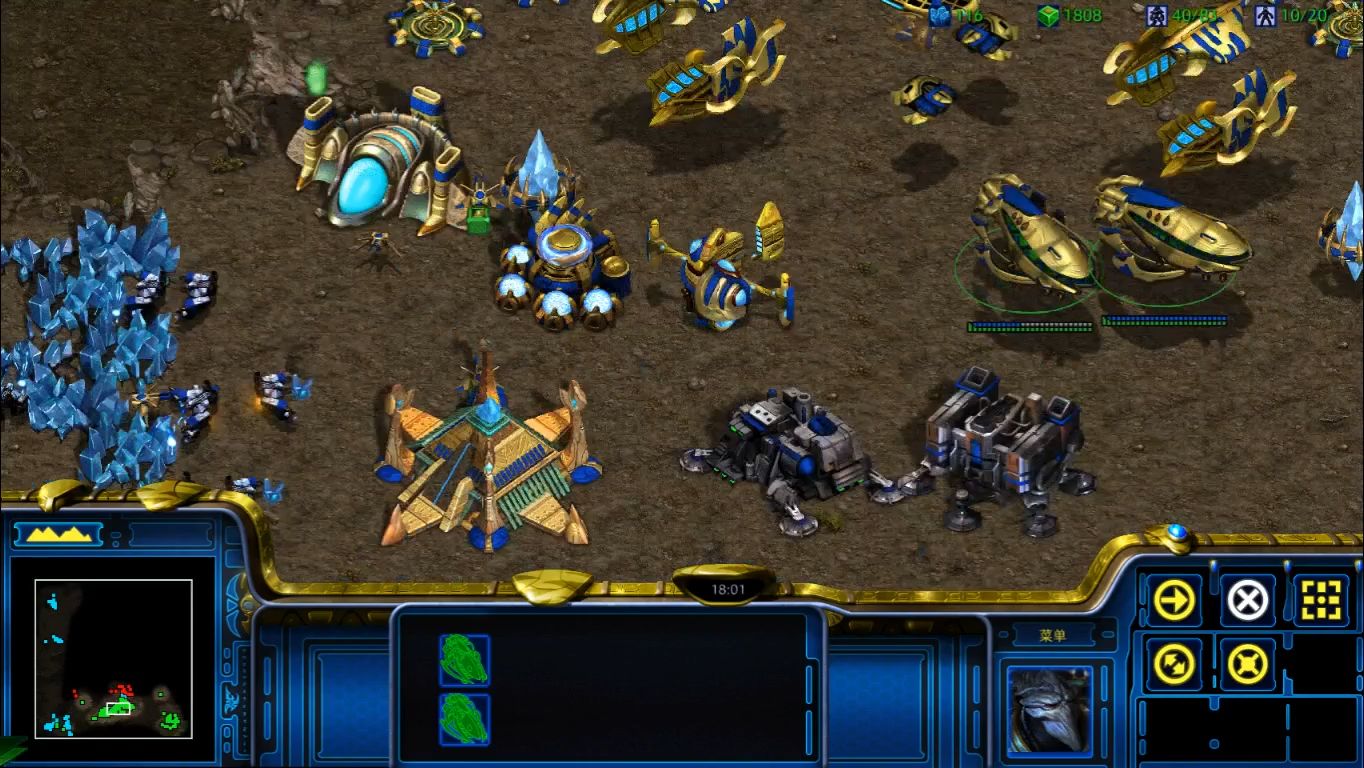Select the upper unit wireframe in selection panel
This screenshot has width=1364, height=768.
[465, 660]
